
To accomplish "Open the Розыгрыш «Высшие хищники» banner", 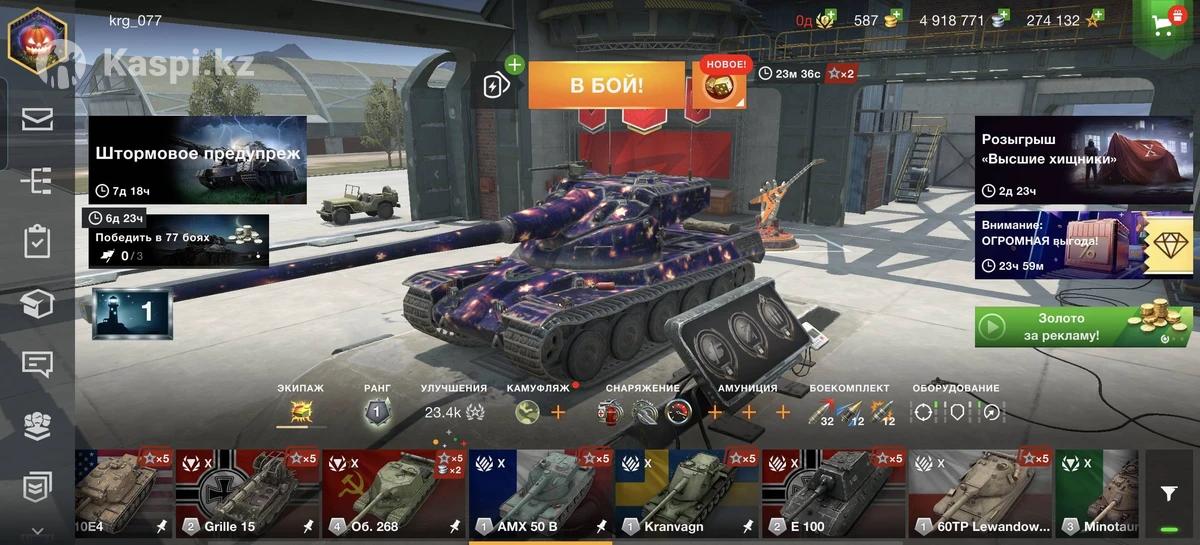I will point(1084,160).
